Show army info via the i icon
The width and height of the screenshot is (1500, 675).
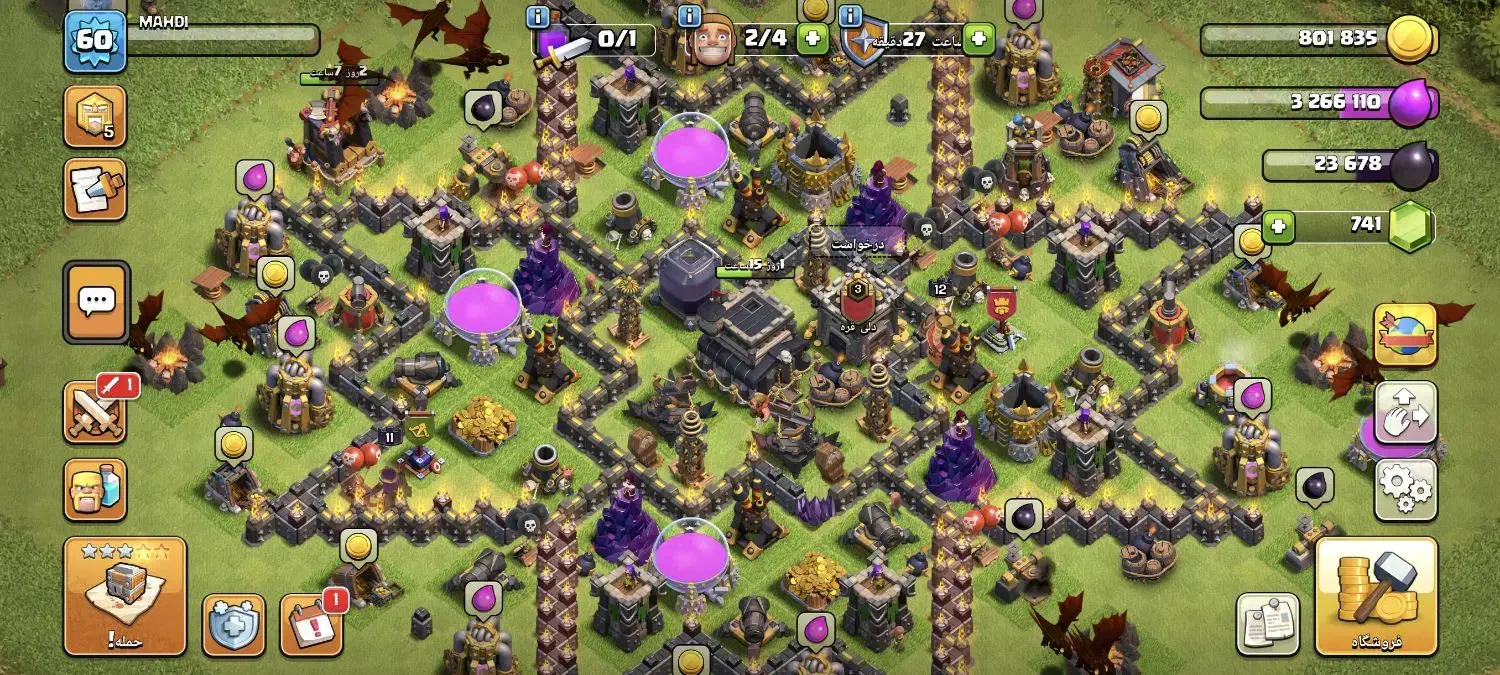point(538,16)
